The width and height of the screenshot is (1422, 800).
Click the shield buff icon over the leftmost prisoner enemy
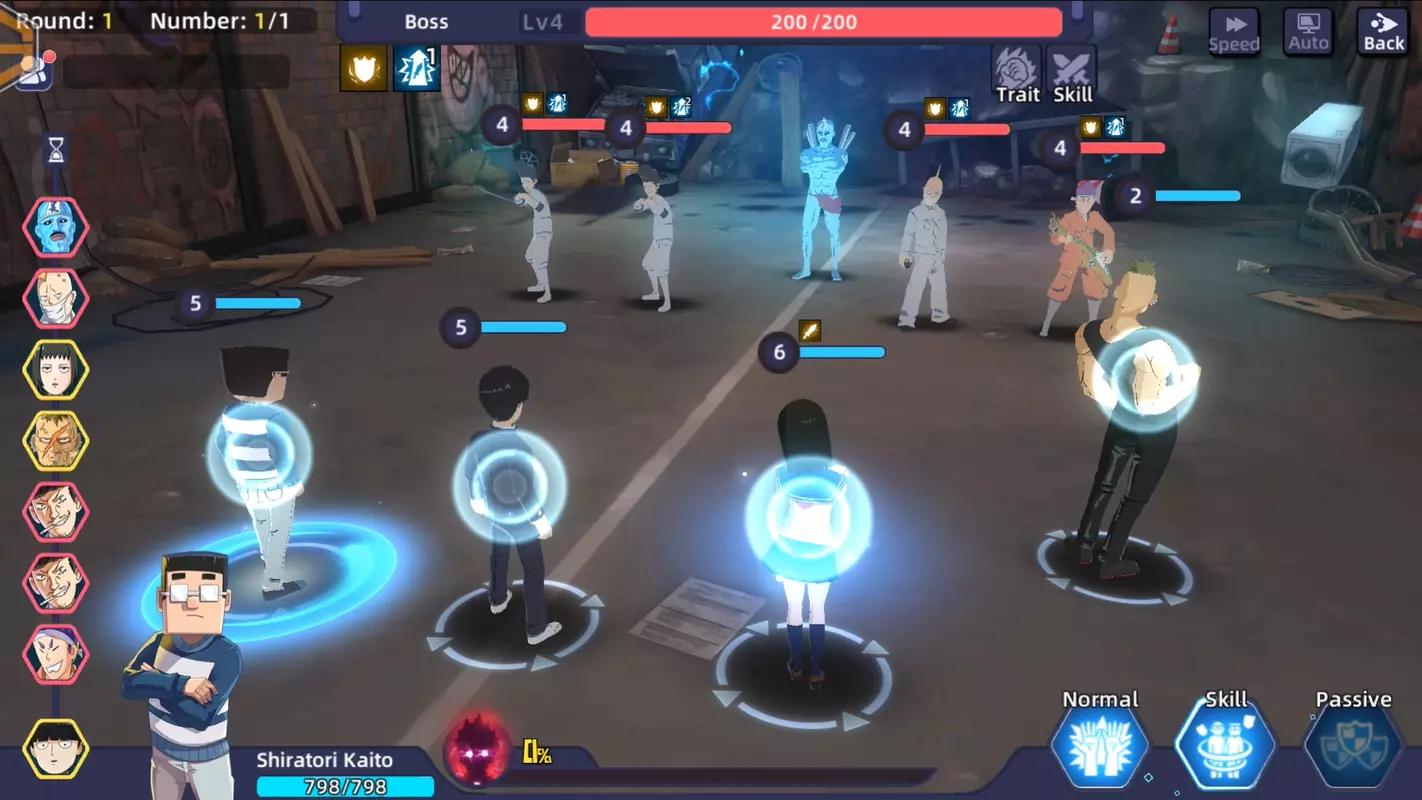click(532, 106)
